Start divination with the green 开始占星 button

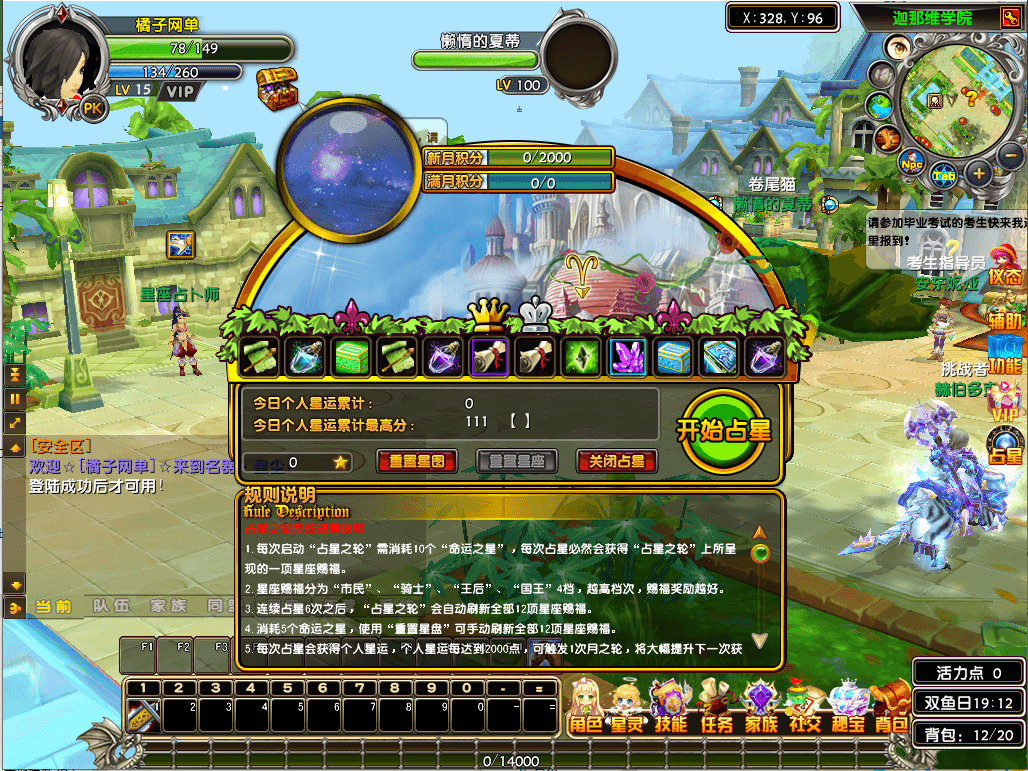[x=725, y=432]
